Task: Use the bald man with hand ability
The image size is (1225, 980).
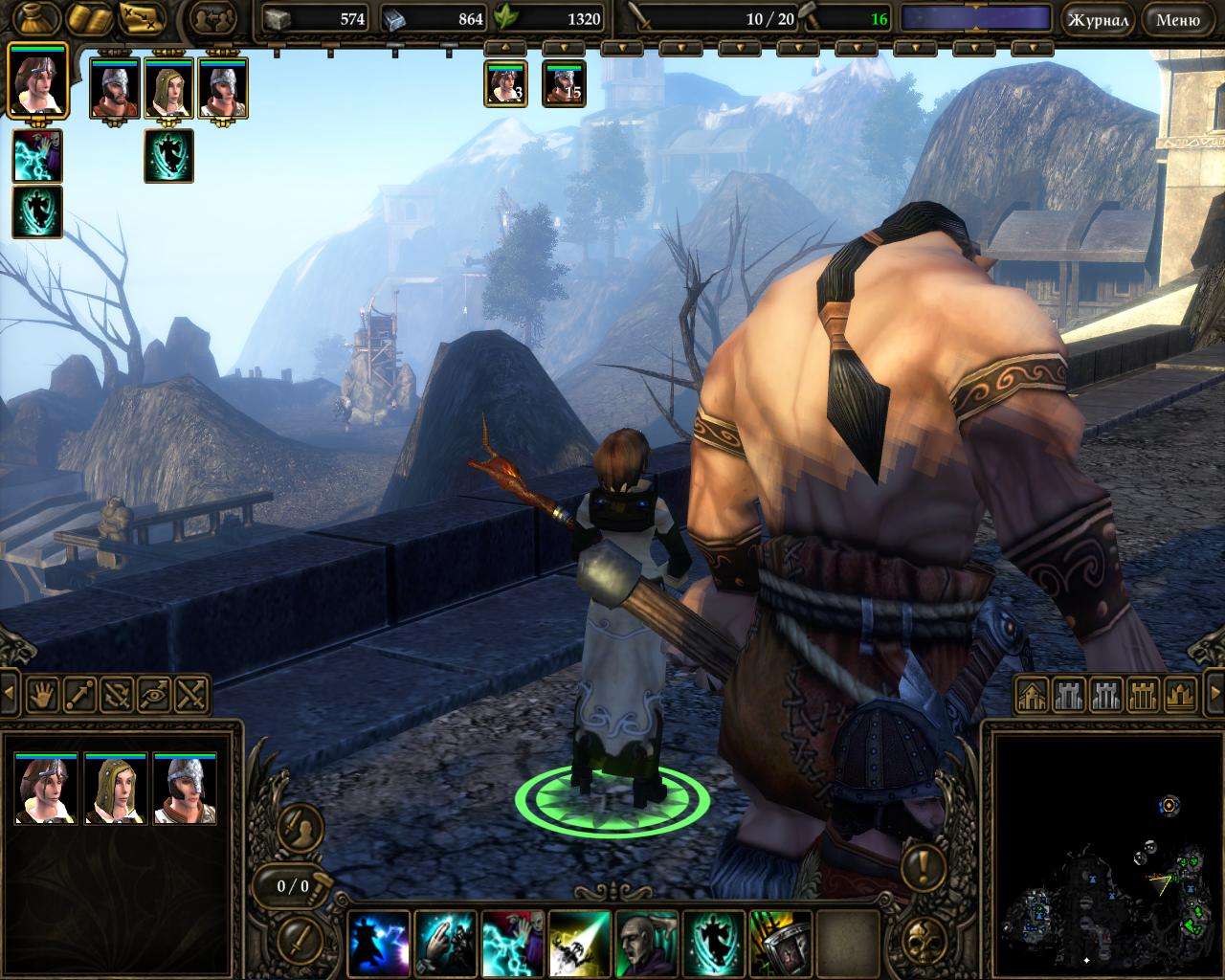Action: pyautogui.click(x=646, y=941)
